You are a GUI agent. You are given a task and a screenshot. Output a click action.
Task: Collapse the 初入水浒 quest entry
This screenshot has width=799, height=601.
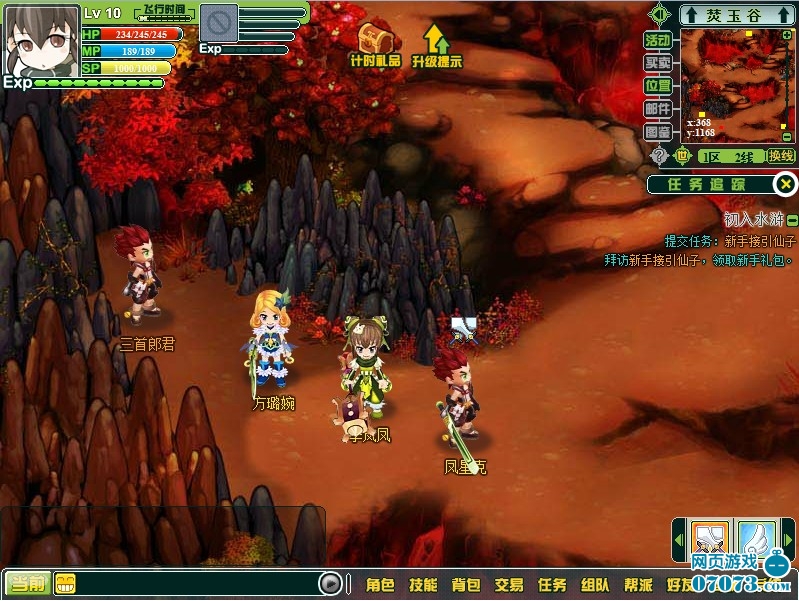[792, 220]
